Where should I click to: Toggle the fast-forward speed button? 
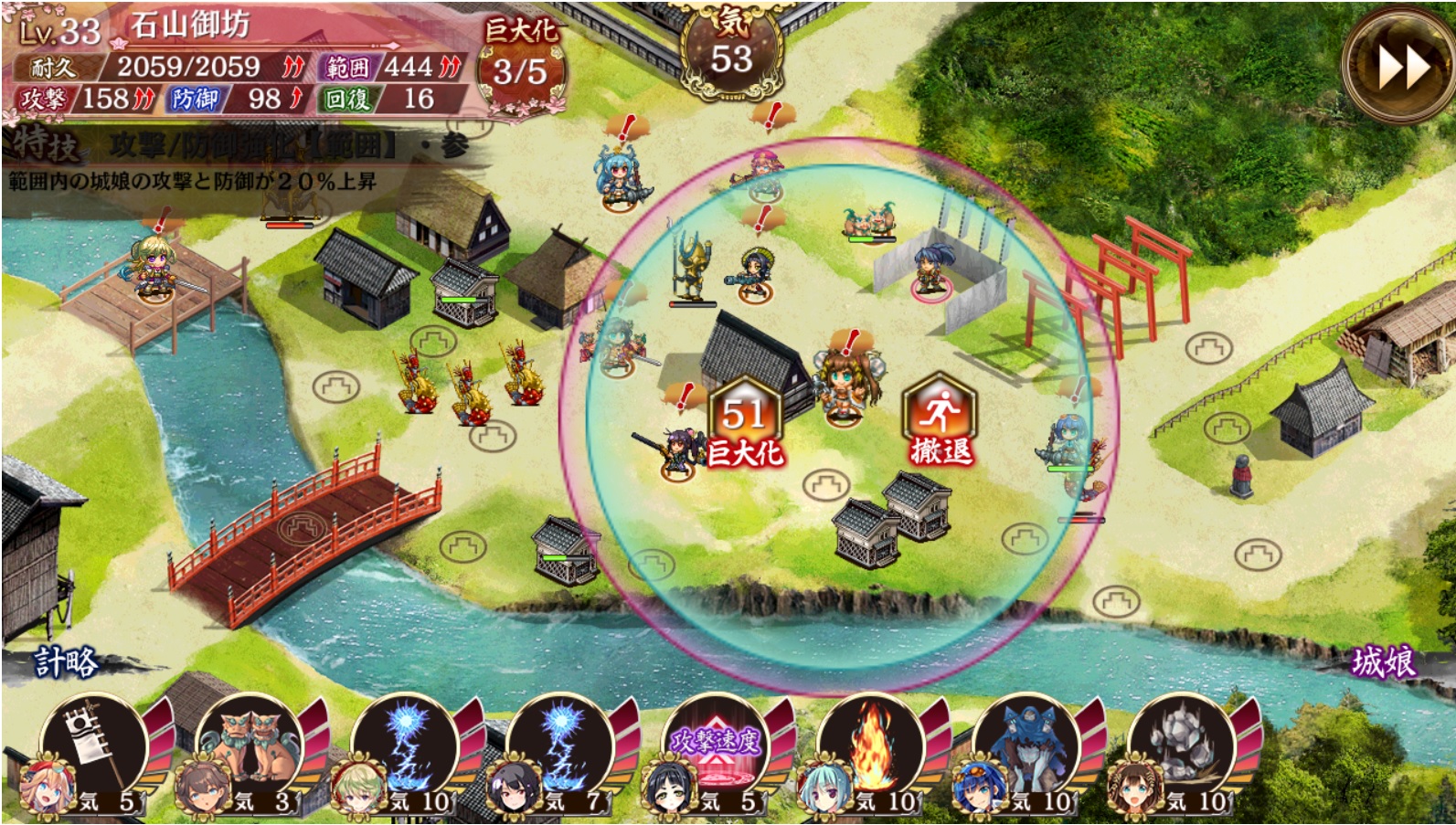pos(1397,66)
